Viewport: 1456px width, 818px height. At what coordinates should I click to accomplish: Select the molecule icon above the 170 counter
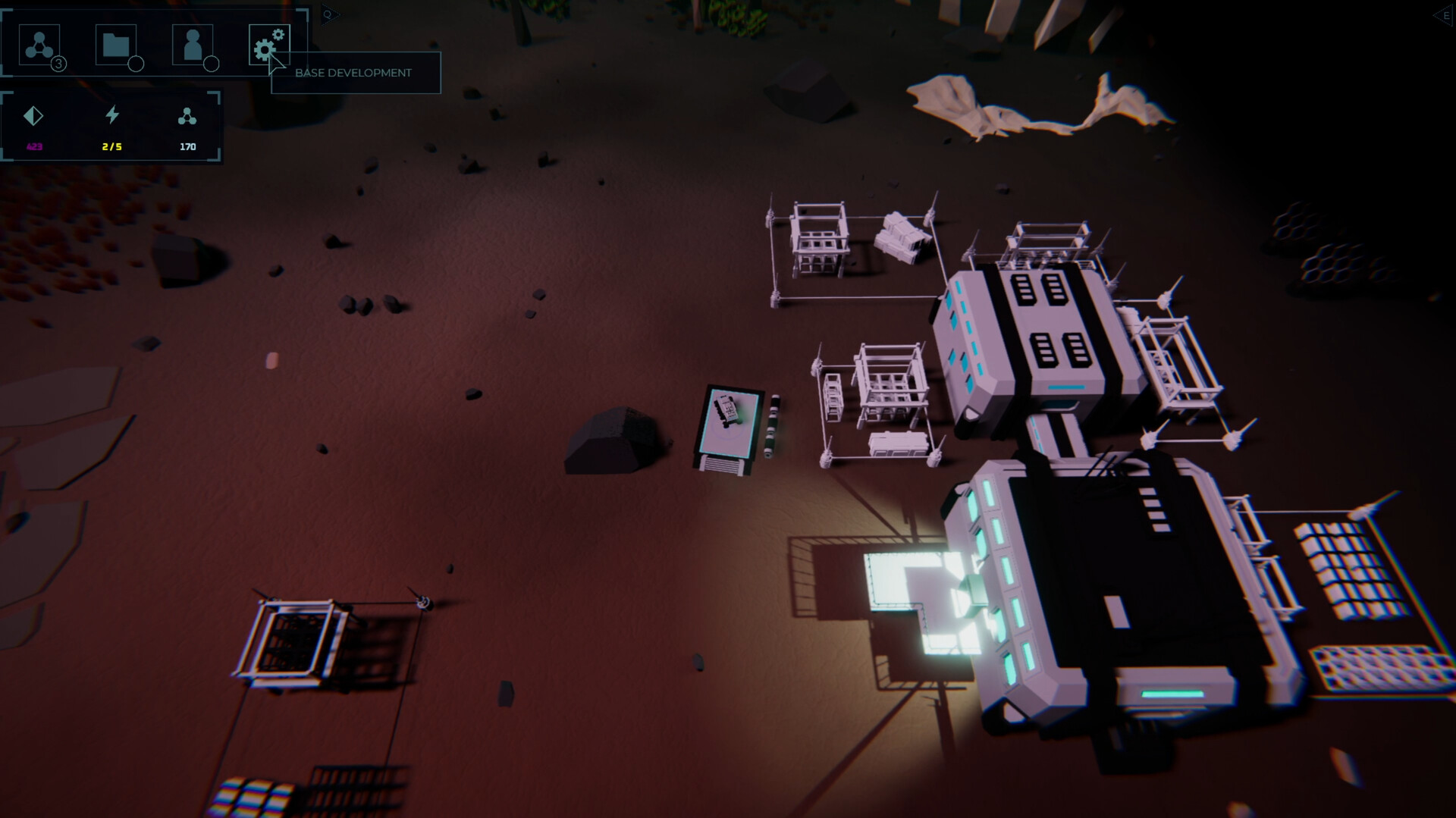pyautogui.click(x=187, y=116)
